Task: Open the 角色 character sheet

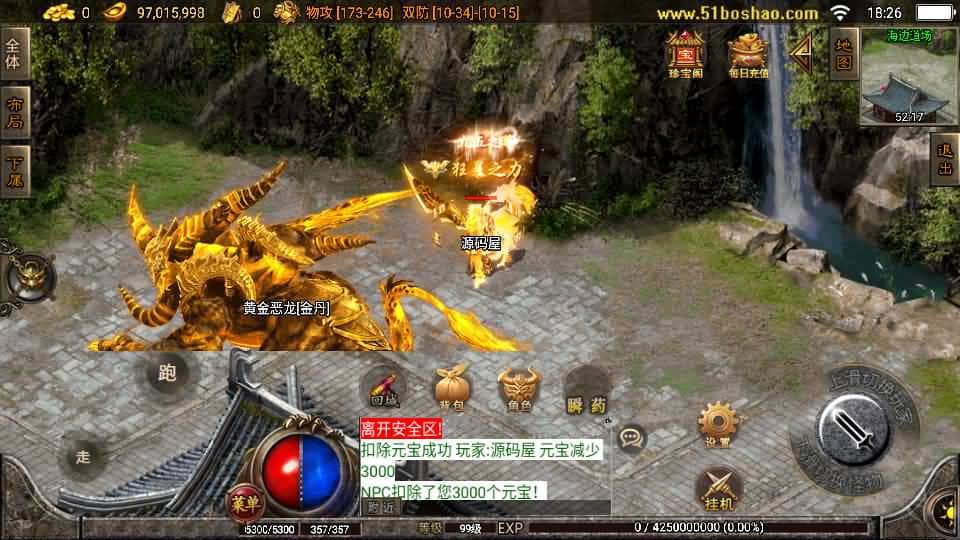Action: pos(519,388)
